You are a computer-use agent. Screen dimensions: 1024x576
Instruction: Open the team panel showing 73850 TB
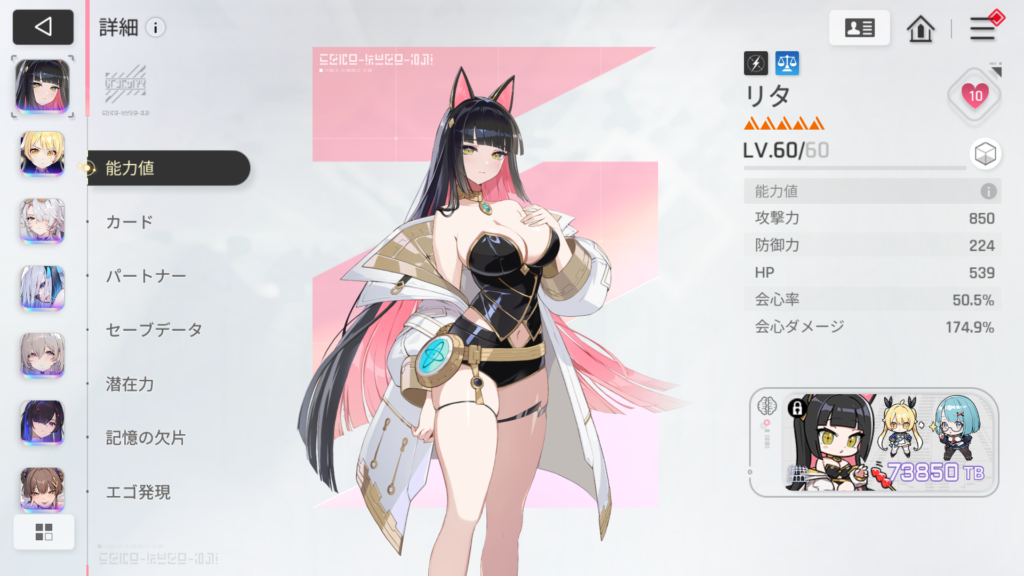[x=873, y=443]
